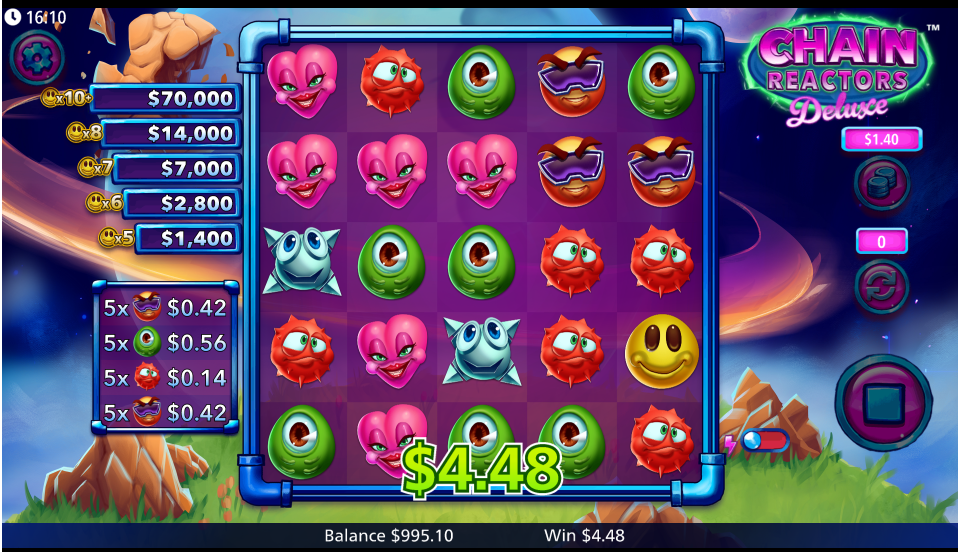958x552 pixels.
Task: Open the coin stack bet selector
Action: [881, 183]
